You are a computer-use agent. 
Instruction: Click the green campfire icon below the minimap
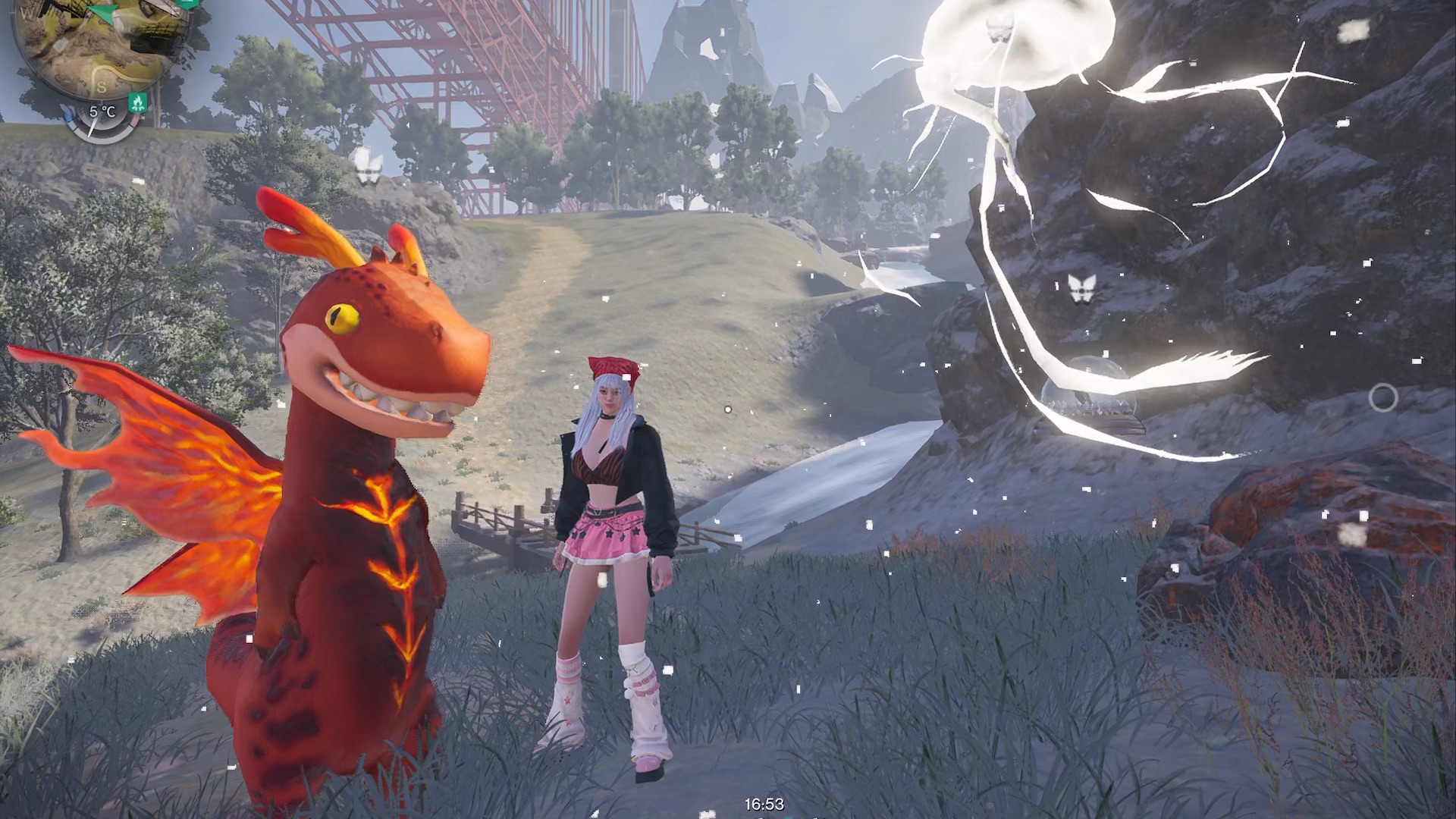137,102
